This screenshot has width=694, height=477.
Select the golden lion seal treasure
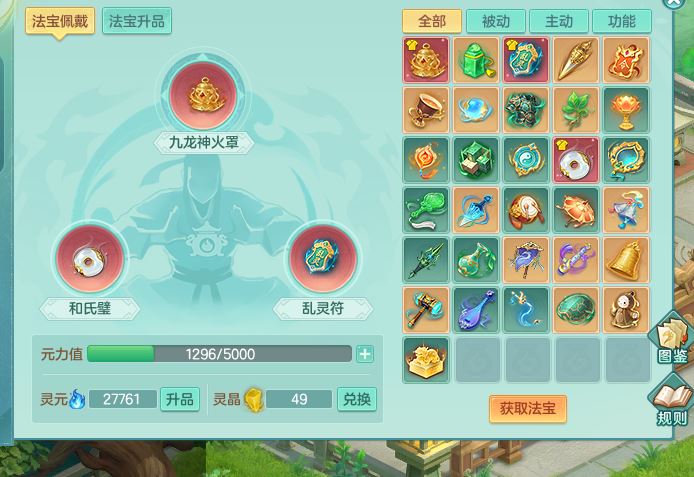pos(426,359)
